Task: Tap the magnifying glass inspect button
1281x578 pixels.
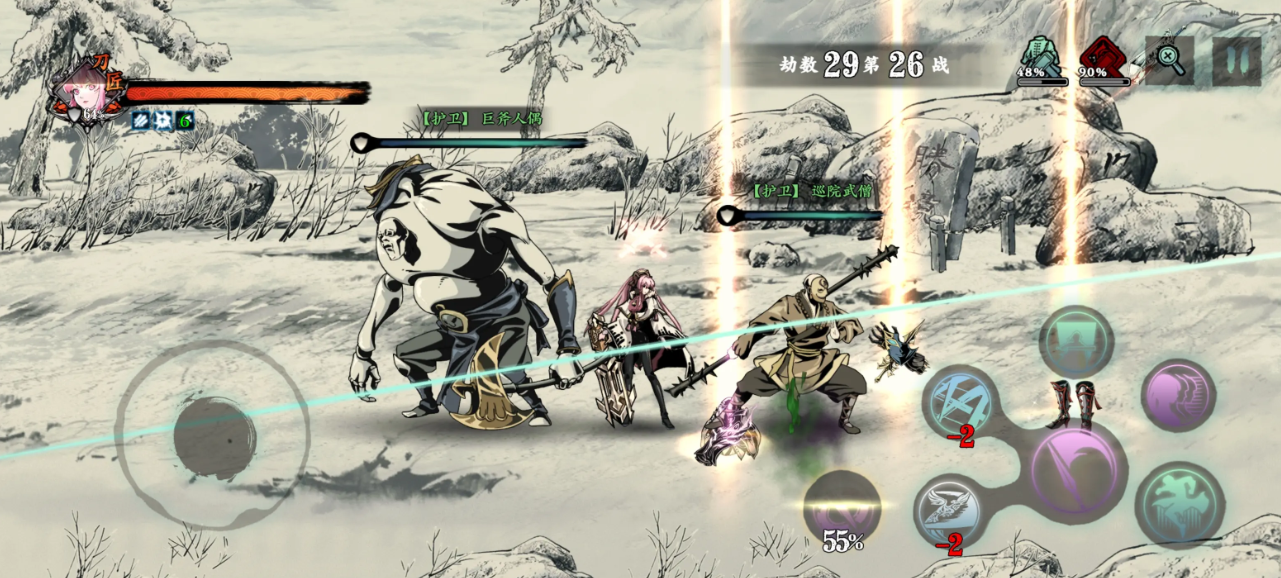Action: tap(1169, 59)
